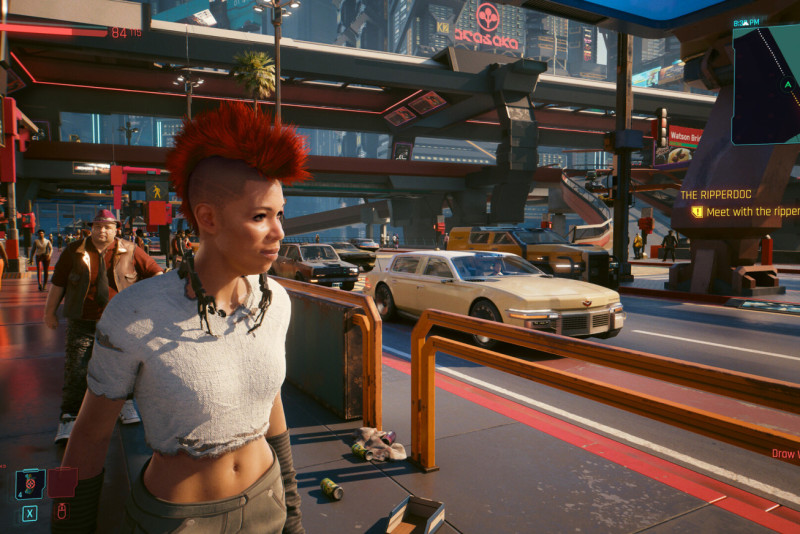
Task: Click the empty red gadget slot
Action: pyautogui.click(x=62, y=483)
